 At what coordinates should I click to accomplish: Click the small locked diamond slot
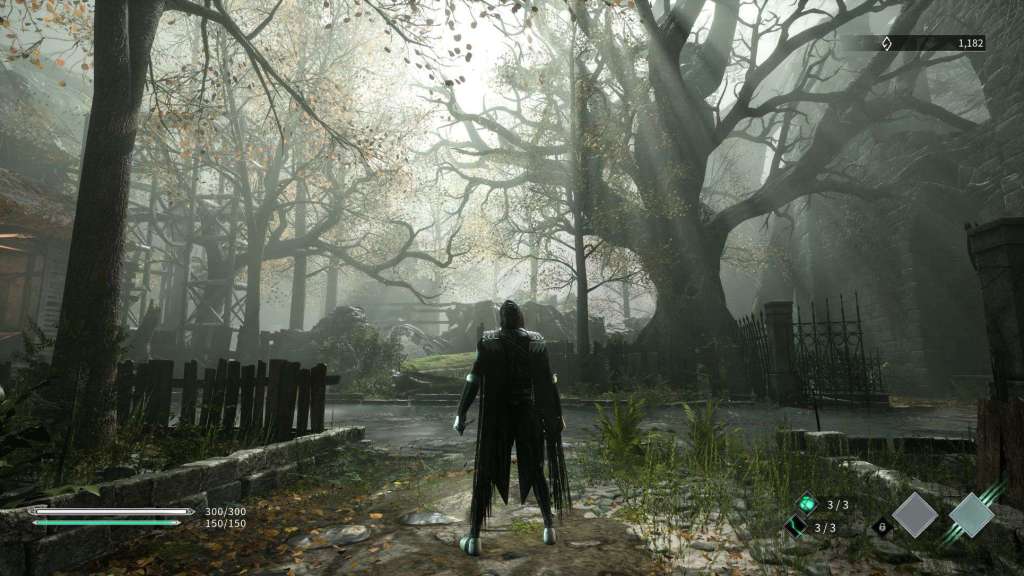880,527
